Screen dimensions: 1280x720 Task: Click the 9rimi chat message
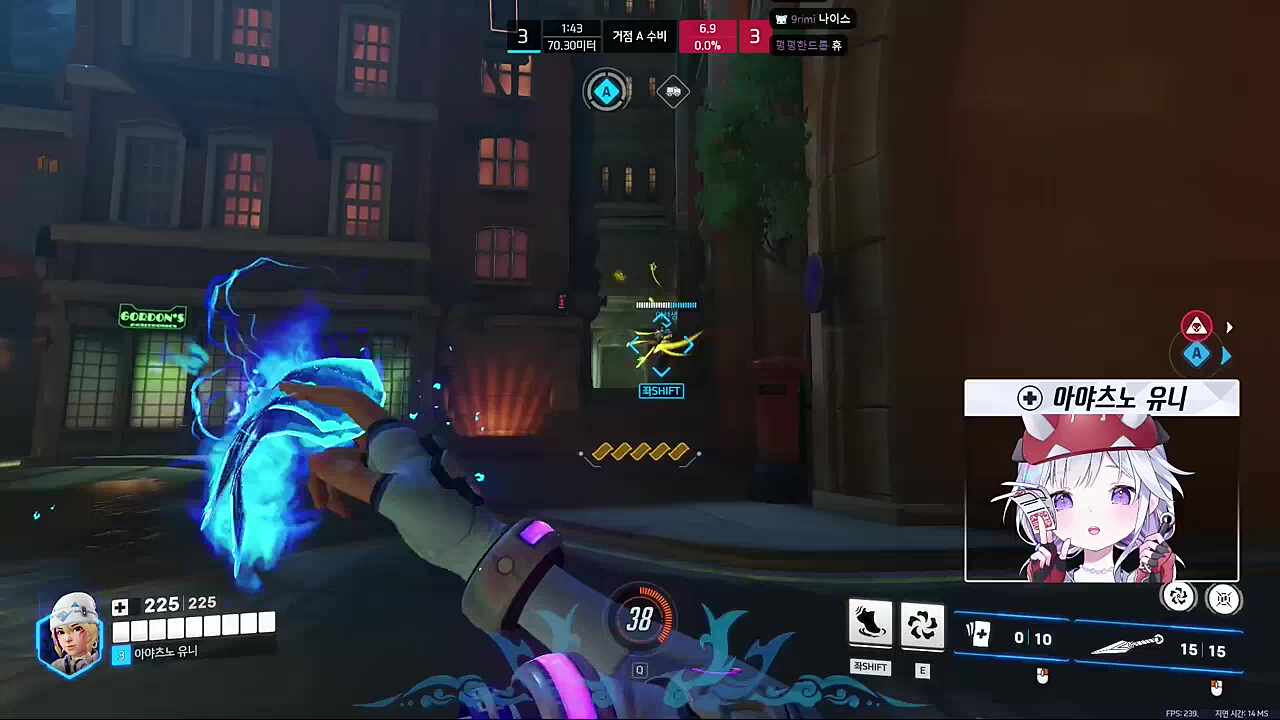tap(812, 19)
